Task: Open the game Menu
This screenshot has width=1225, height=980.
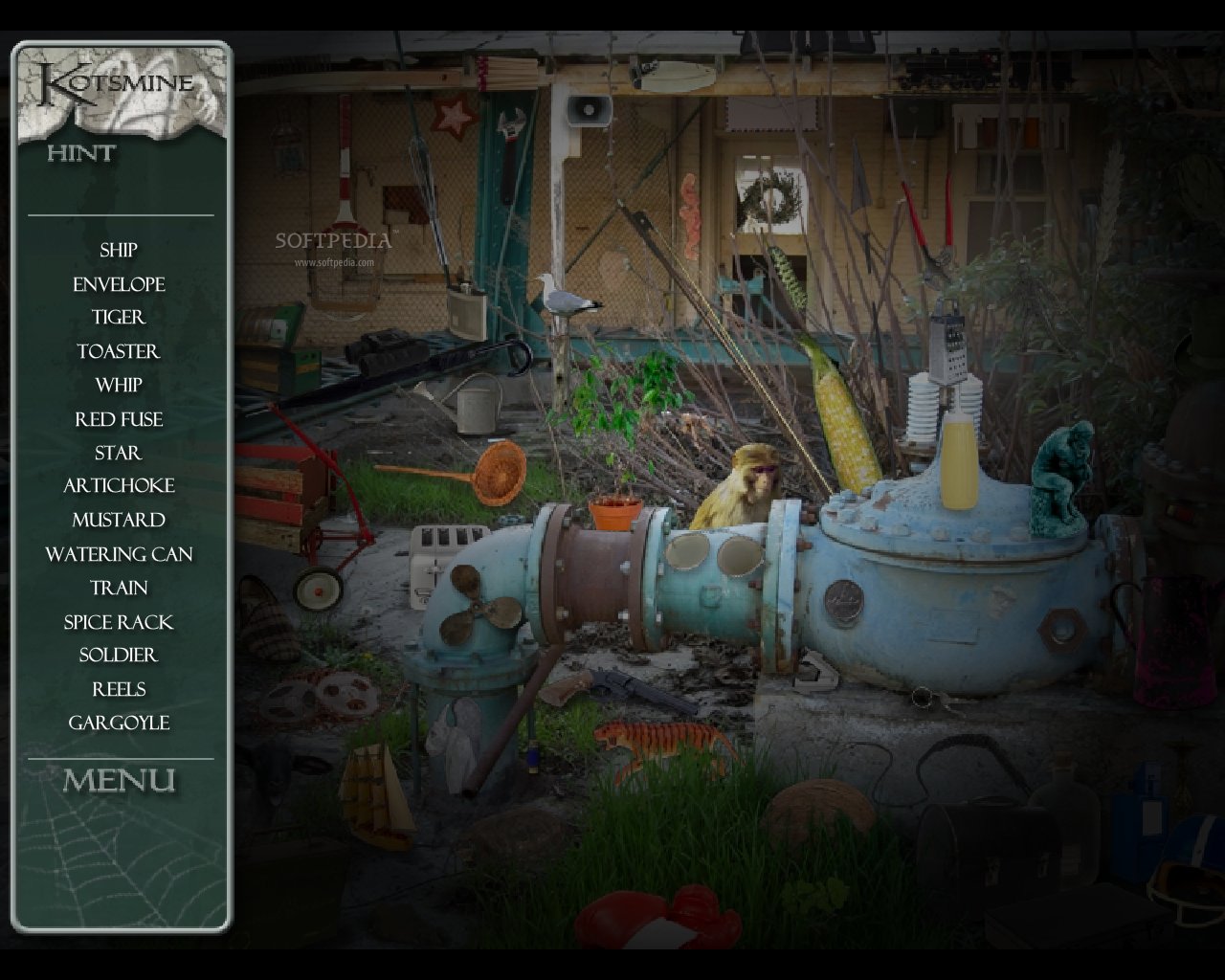Action: 120,781
